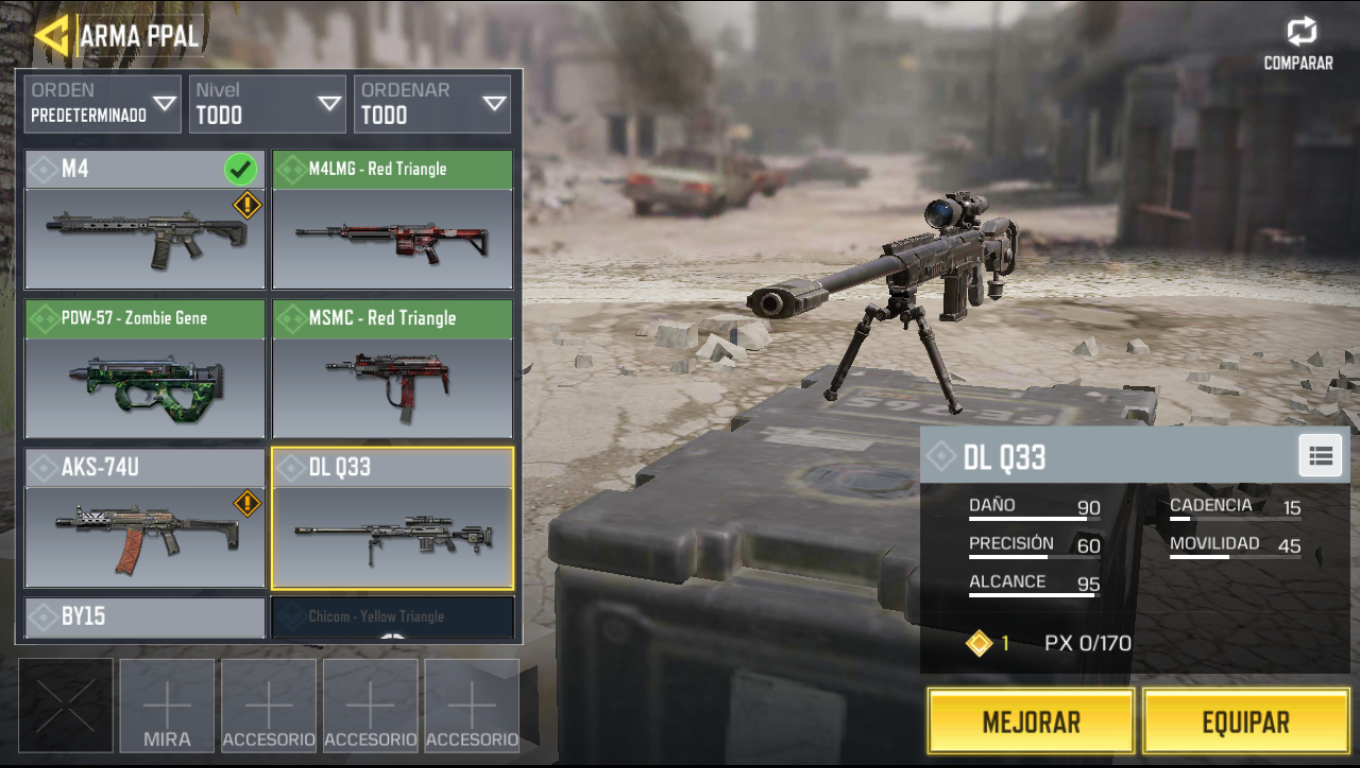Image resolution: width=1360 pixels, height=768 pixels.
Task: Equip the weapon with EQUIPAR
Action: coord(1245,721)
